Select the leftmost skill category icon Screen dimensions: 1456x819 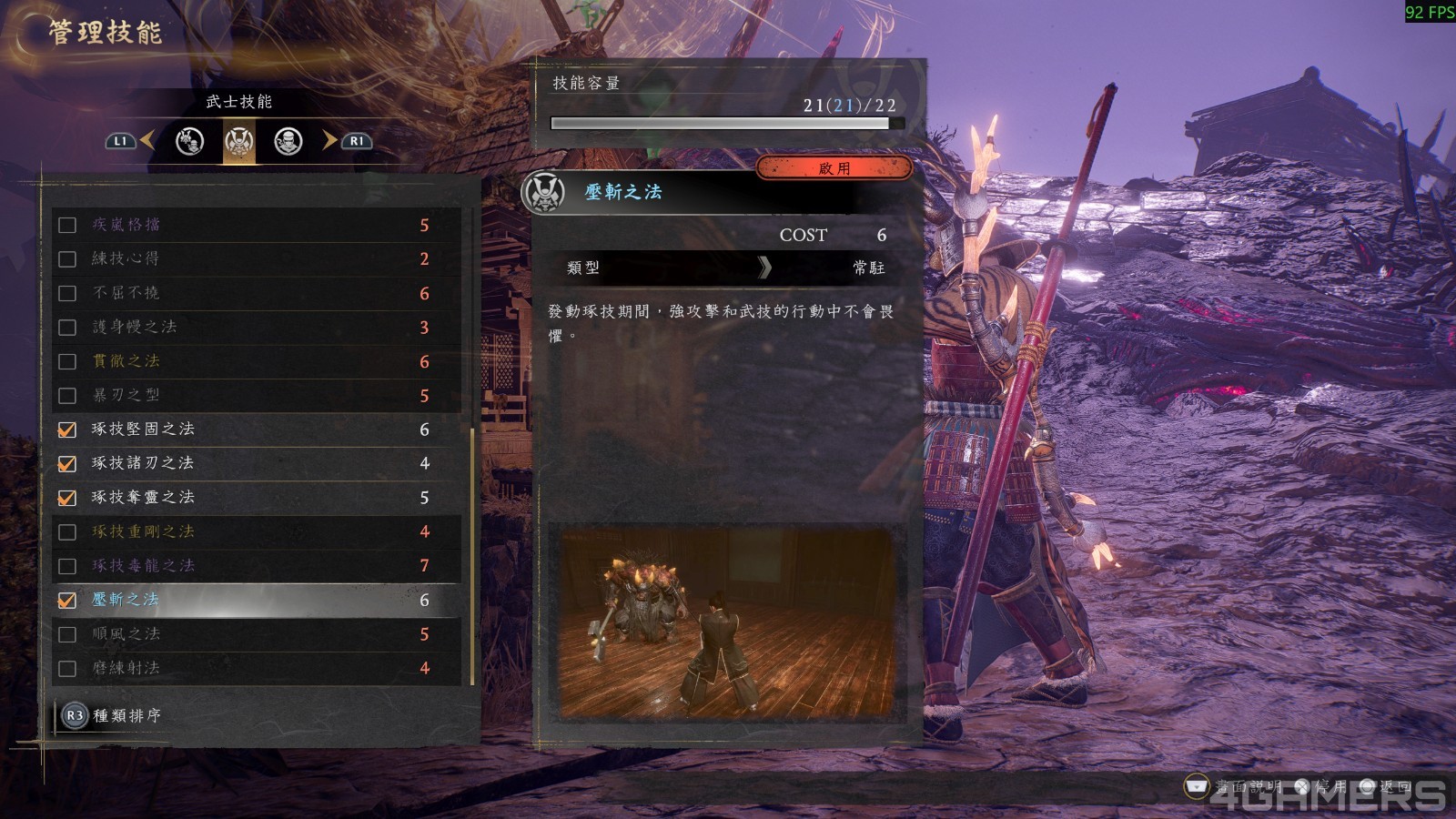pyautogui.click(x=188, y=143)
